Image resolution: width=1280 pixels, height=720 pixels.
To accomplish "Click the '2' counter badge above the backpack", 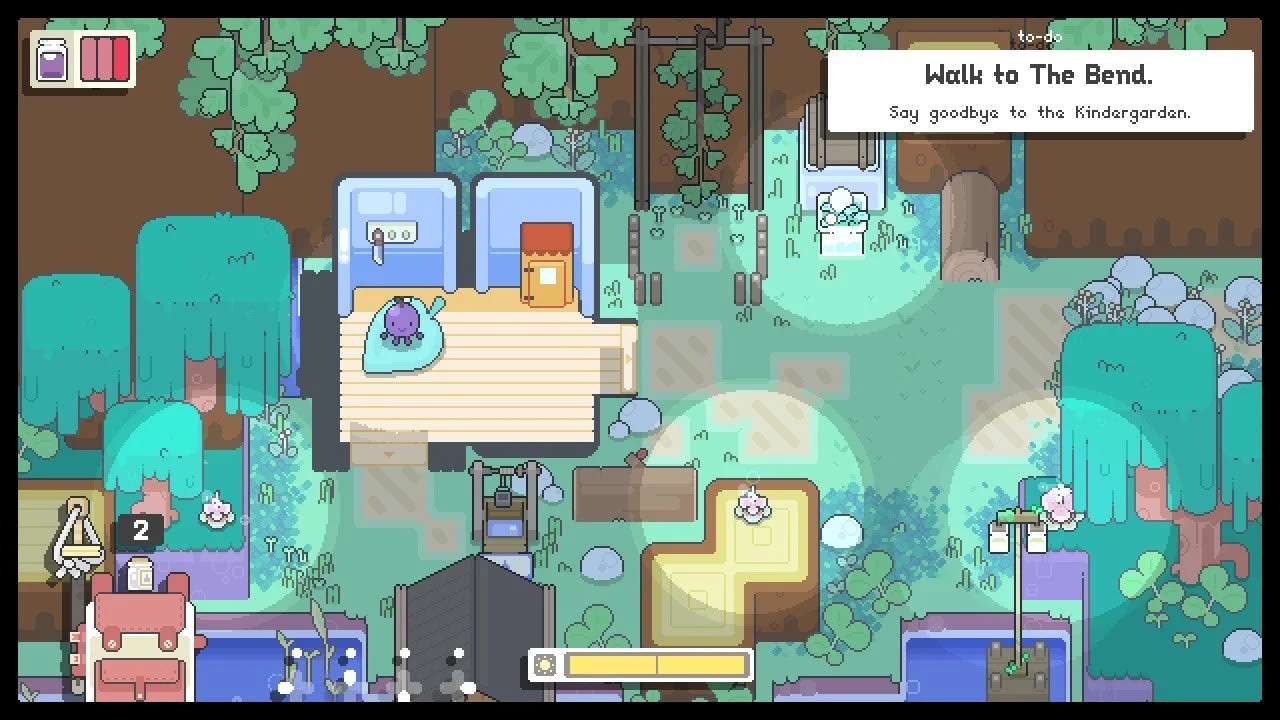I will [x=140, y=531].
